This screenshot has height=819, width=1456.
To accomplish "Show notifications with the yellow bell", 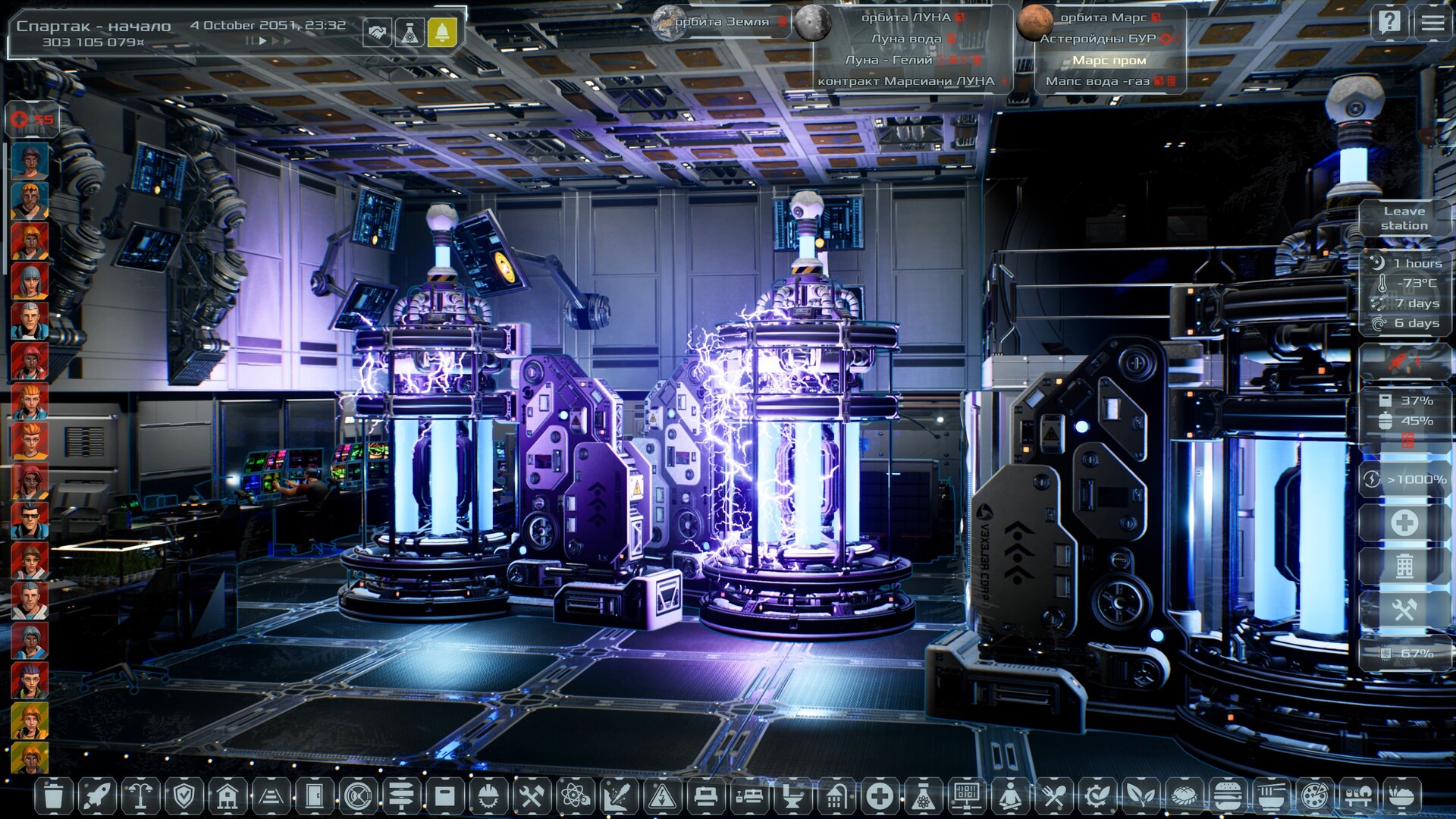I will tap(442, 33).
